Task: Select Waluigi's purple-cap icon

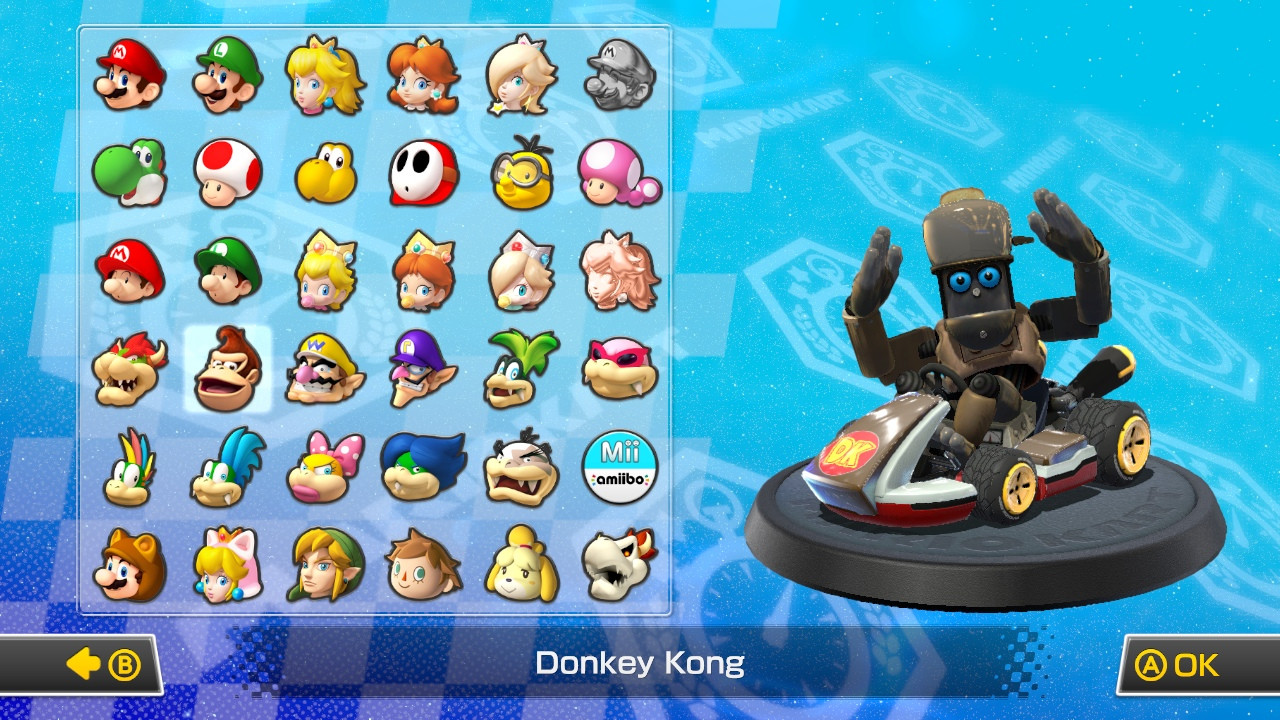Action: 423,367
